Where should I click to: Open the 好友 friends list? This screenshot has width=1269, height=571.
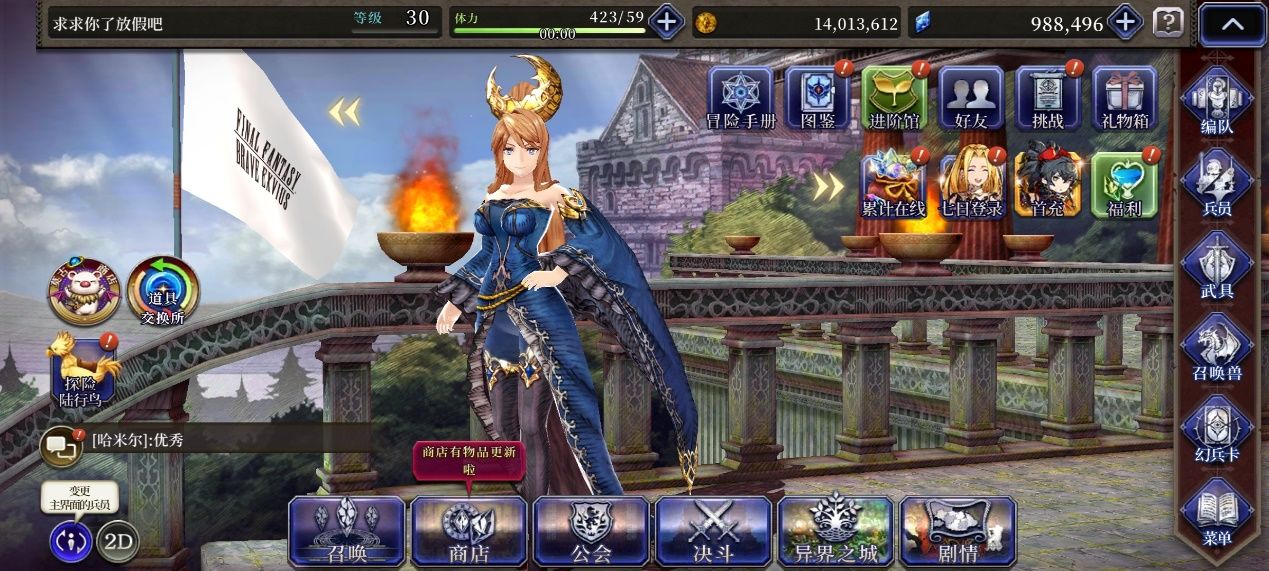[x=971, y=99]
